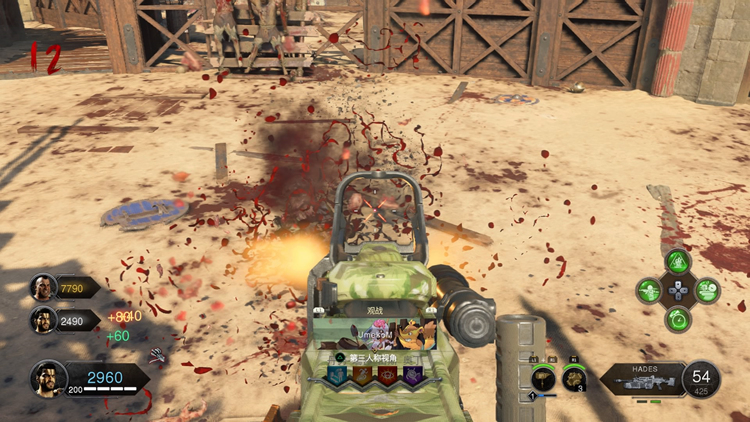Activate the right green elixir icon
This screenshot has width=750, height=422.
706,291
